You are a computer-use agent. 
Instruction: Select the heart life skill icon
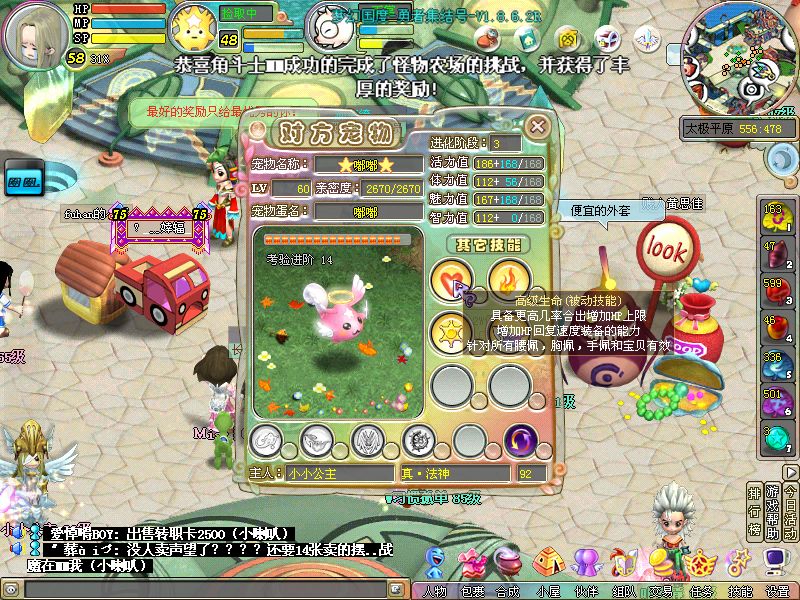tap(451, 281)
